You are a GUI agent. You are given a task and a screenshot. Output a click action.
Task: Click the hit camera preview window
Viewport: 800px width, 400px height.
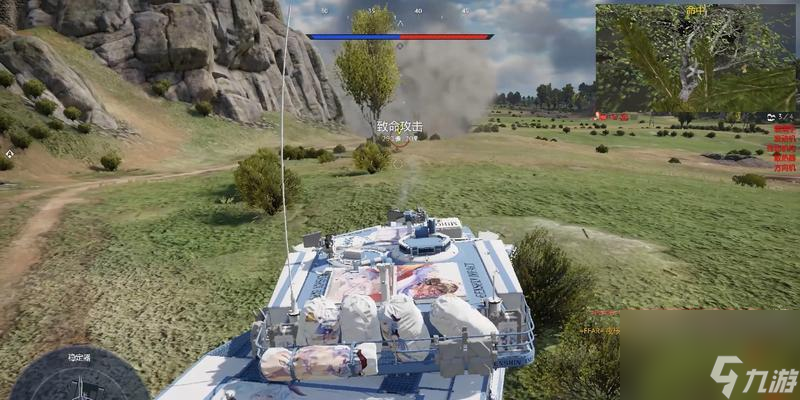(x=696, y=57)
